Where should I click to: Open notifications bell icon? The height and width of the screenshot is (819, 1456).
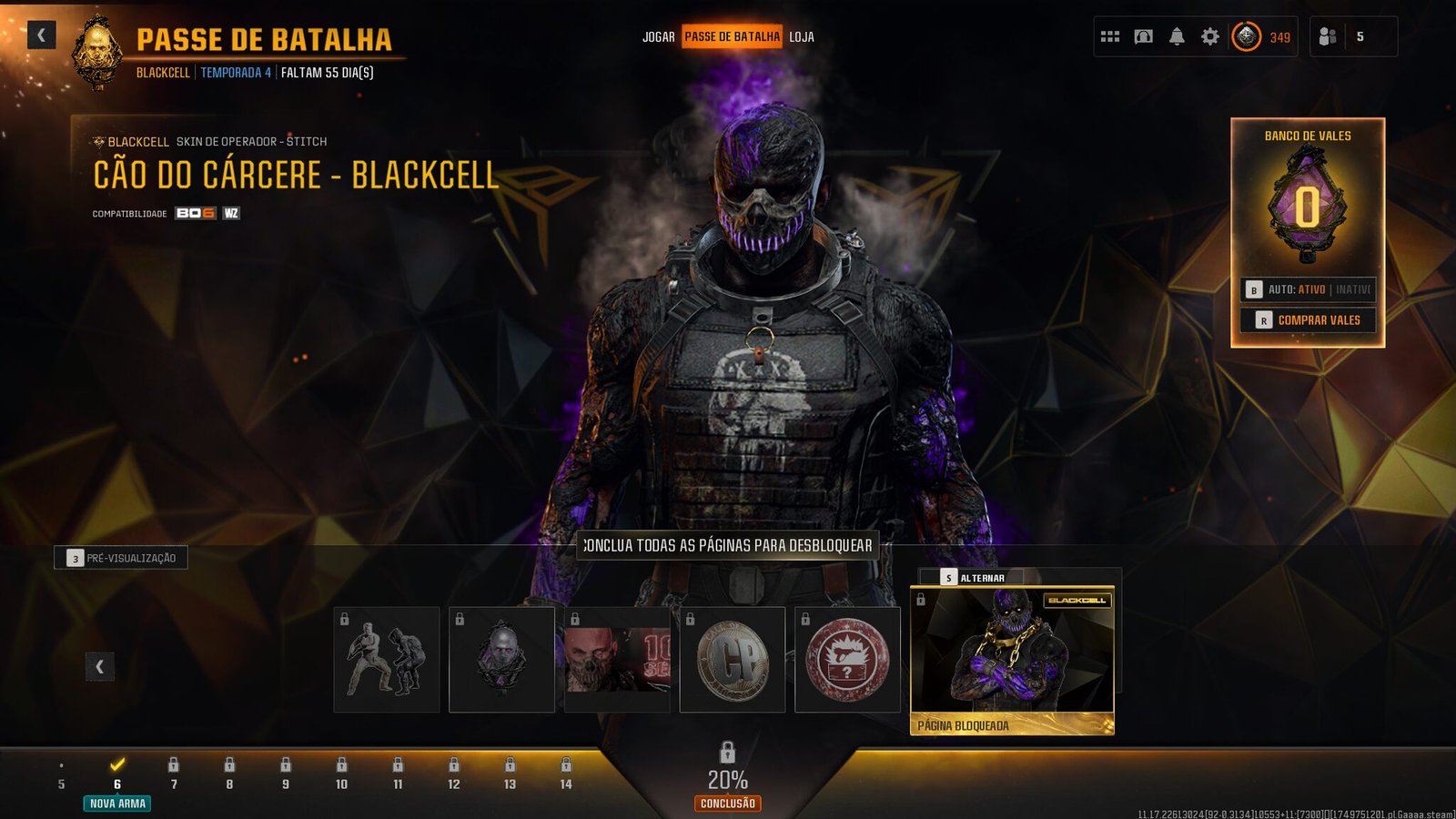point(1177,37)
